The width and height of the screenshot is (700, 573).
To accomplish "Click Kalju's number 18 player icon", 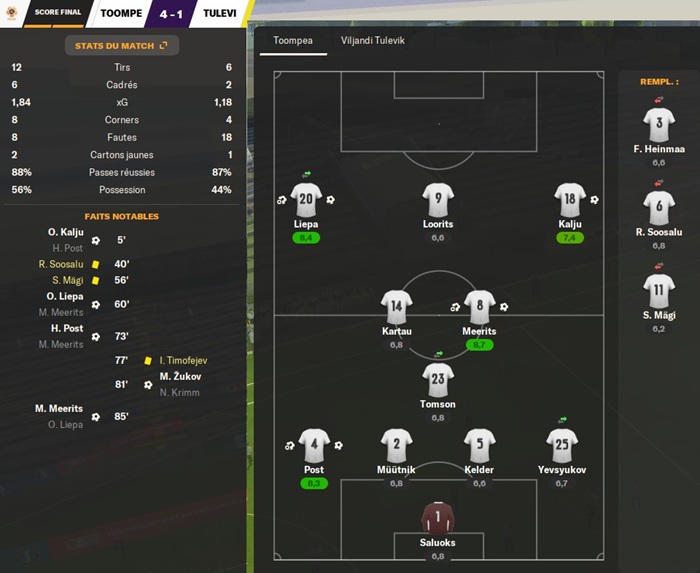I will (570, 199).
